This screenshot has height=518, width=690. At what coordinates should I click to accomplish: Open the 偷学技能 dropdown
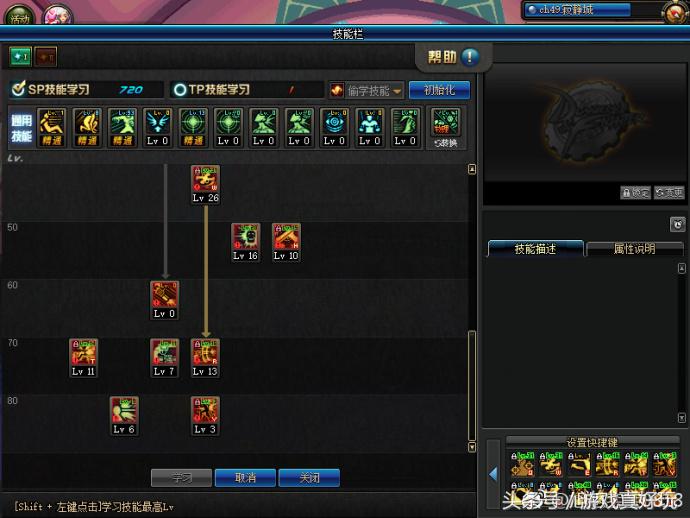367,90
